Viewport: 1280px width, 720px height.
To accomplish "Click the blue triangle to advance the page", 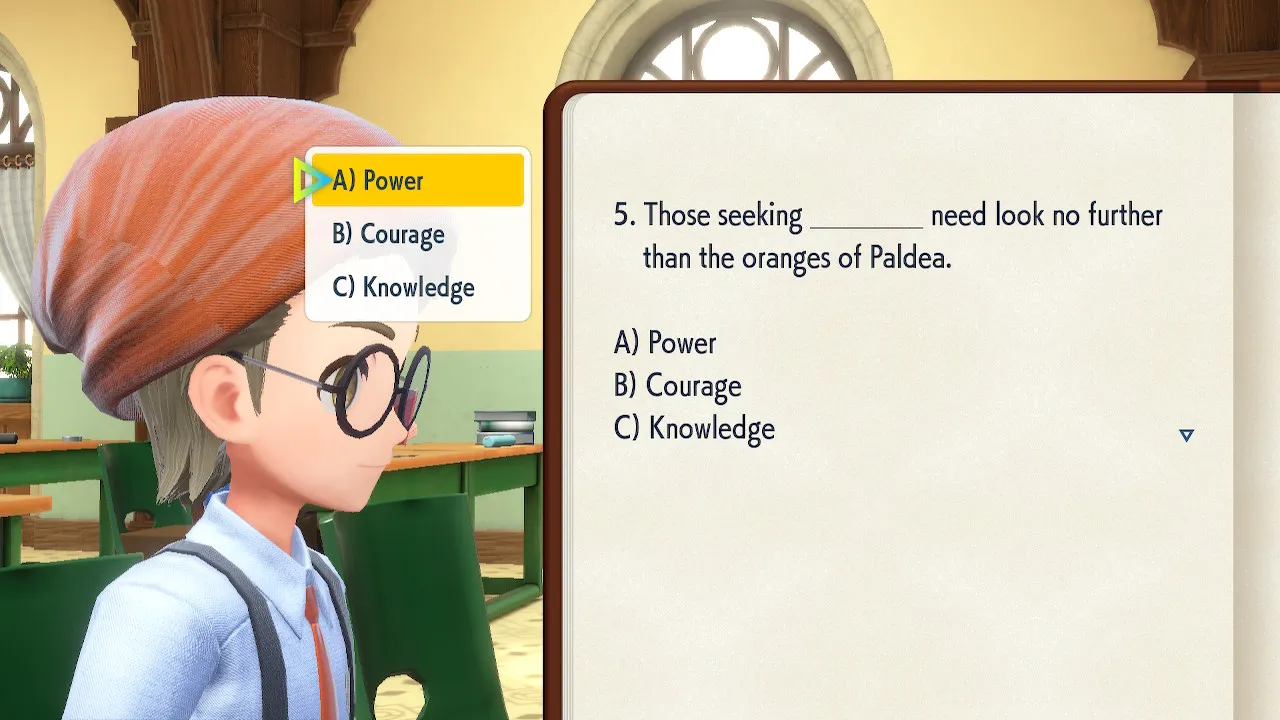I will [x=1186, y=435].
